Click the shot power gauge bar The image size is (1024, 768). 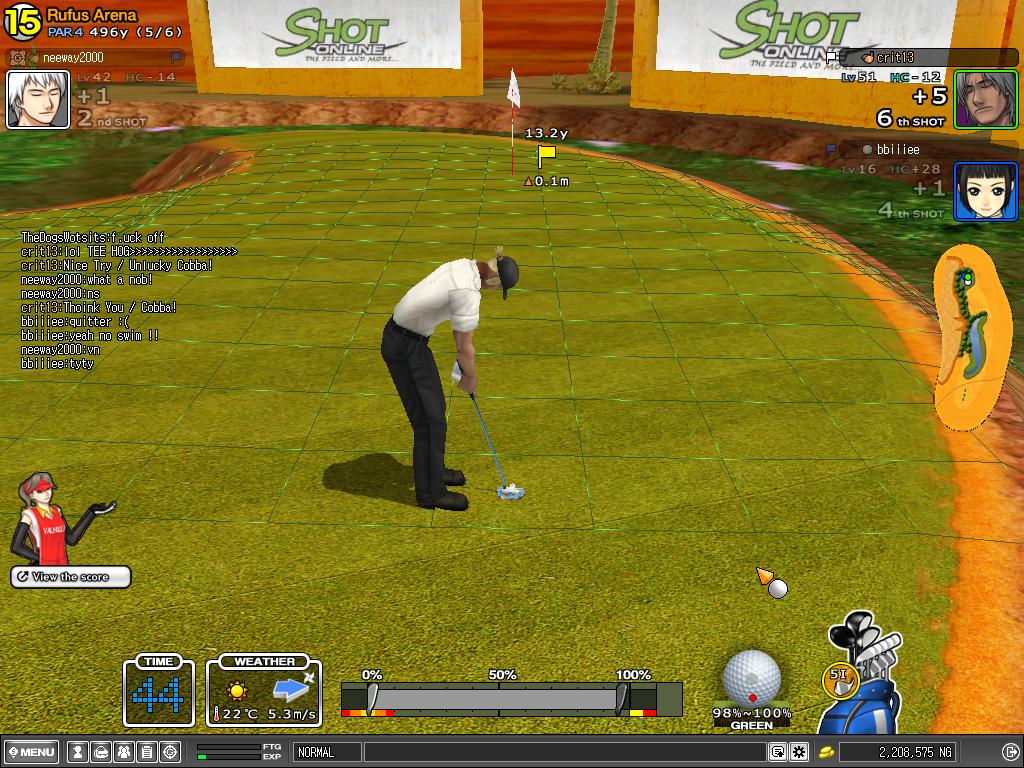[x=497, y=697]
